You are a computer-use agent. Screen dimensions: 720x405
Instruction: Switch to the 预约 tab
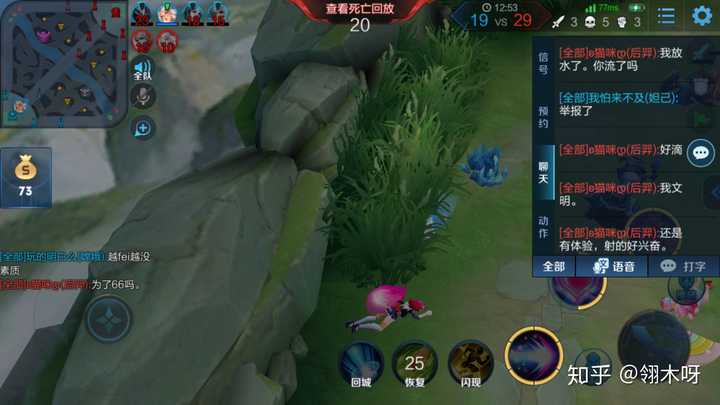pyautogui.click(x=543, y=118)
